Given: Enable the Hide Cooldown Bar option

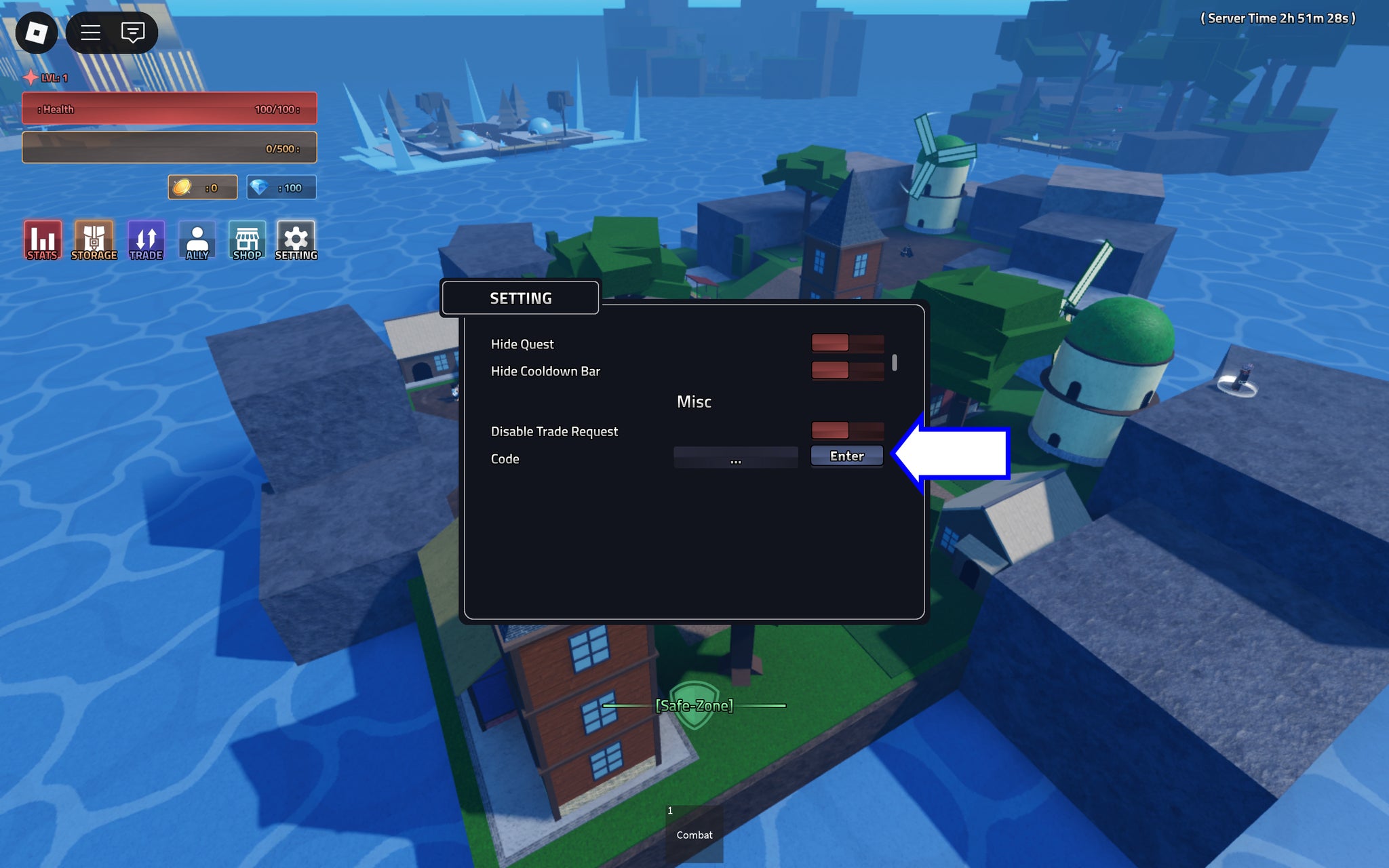Looking at the screenshot, I should point(847,371).
